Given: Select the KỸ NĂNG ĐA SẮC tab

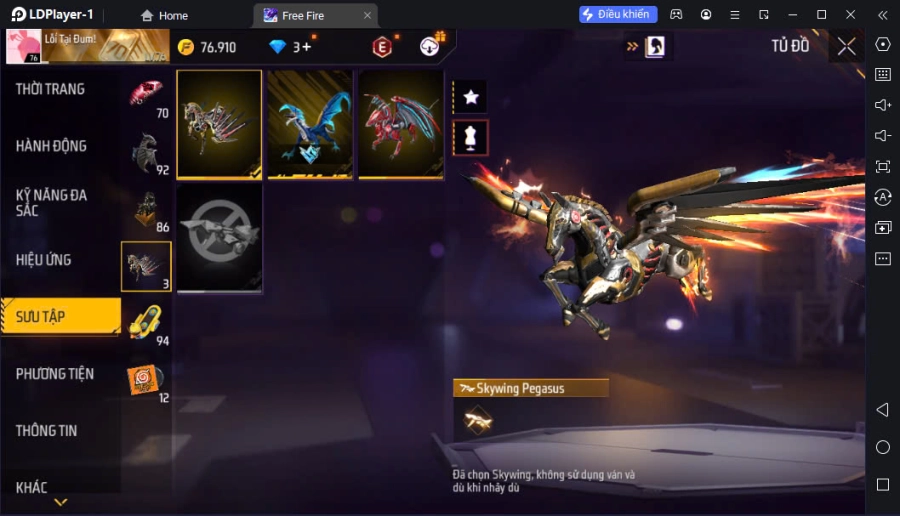Looking at the screenshot, I should point(51,203).
